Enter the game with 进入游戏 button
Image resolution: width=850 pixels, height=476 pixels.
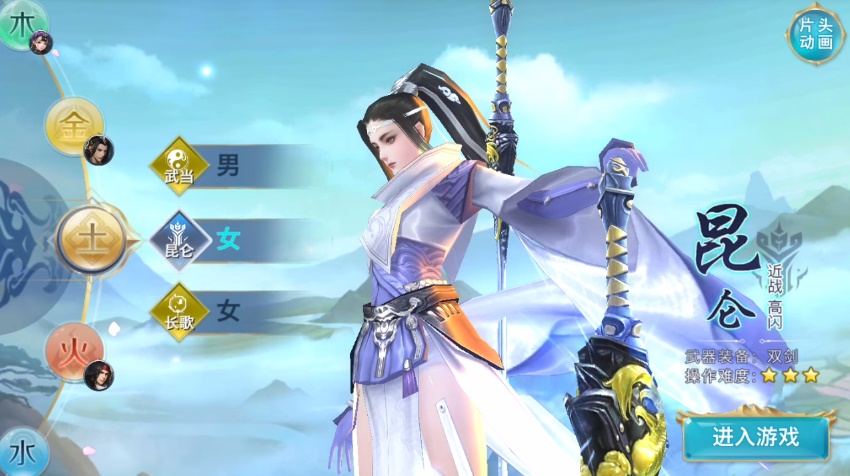[756, 437]
